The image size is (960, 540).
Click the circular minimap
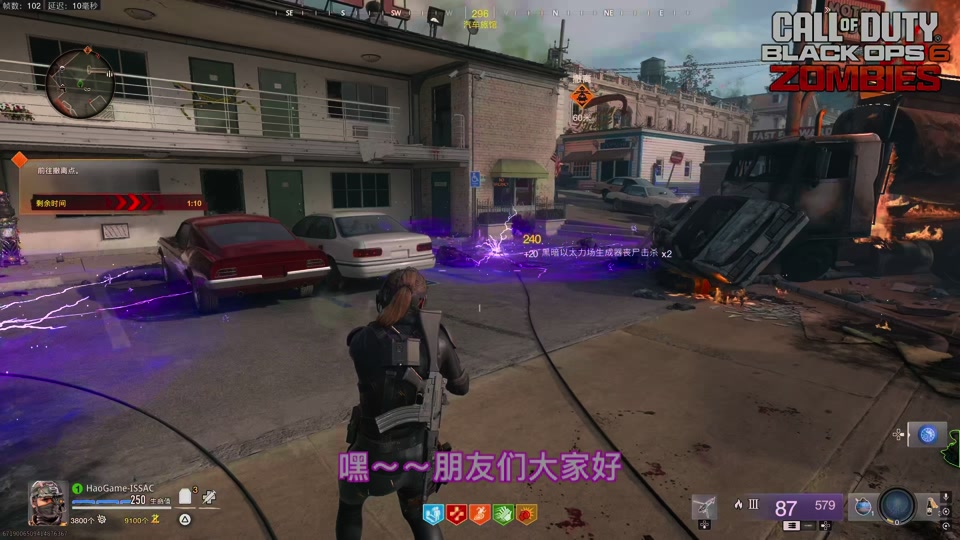(81, 82)
